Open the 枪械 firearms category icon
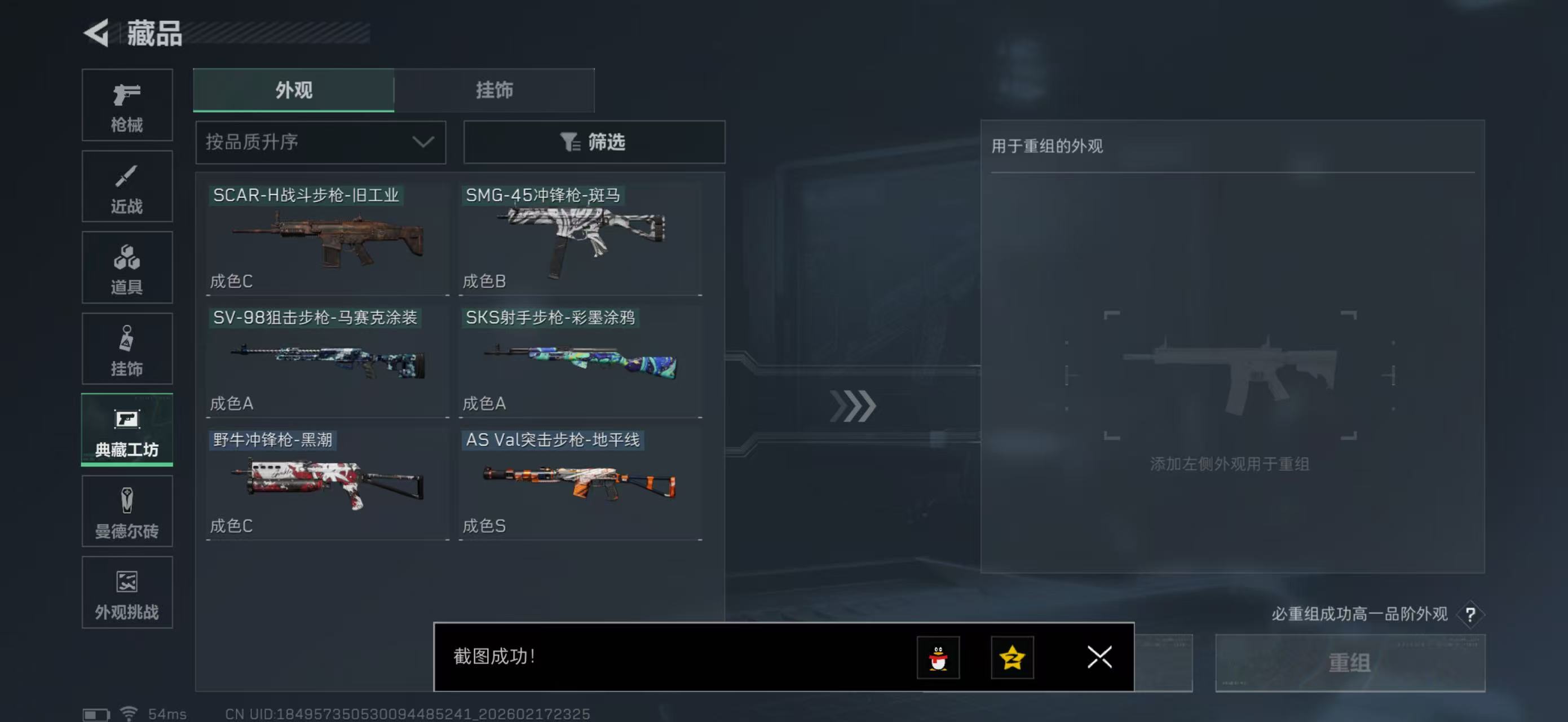 click(127, 105)
